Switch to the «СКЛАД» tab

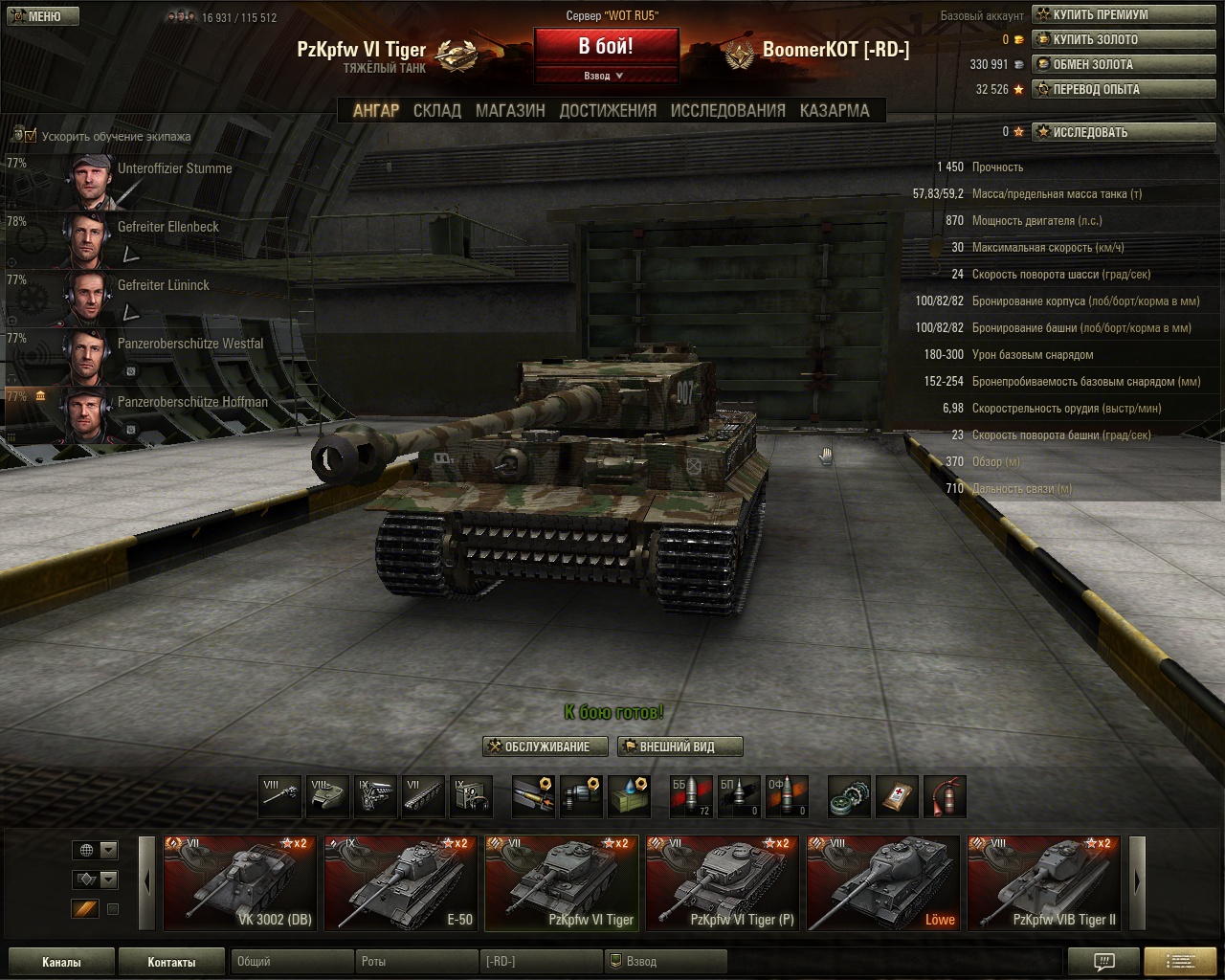436,110
